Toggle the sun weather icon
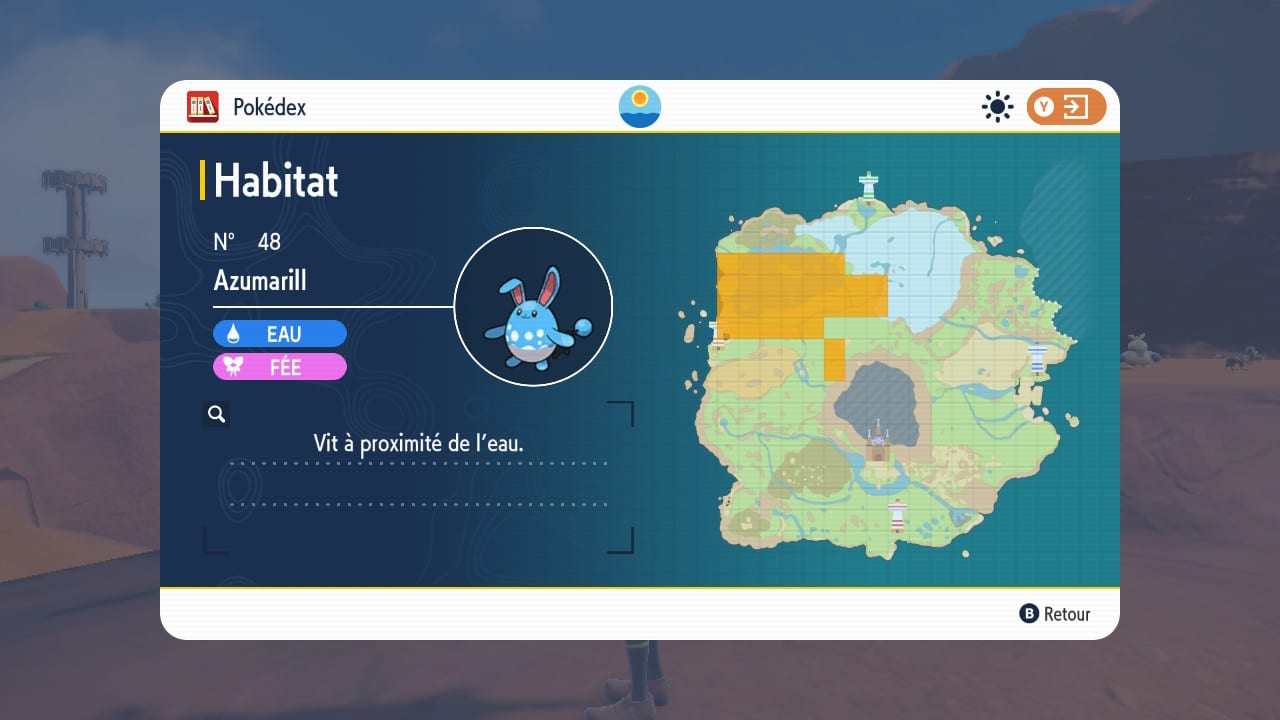The image size is (1280, 720). tap(997, 107)
